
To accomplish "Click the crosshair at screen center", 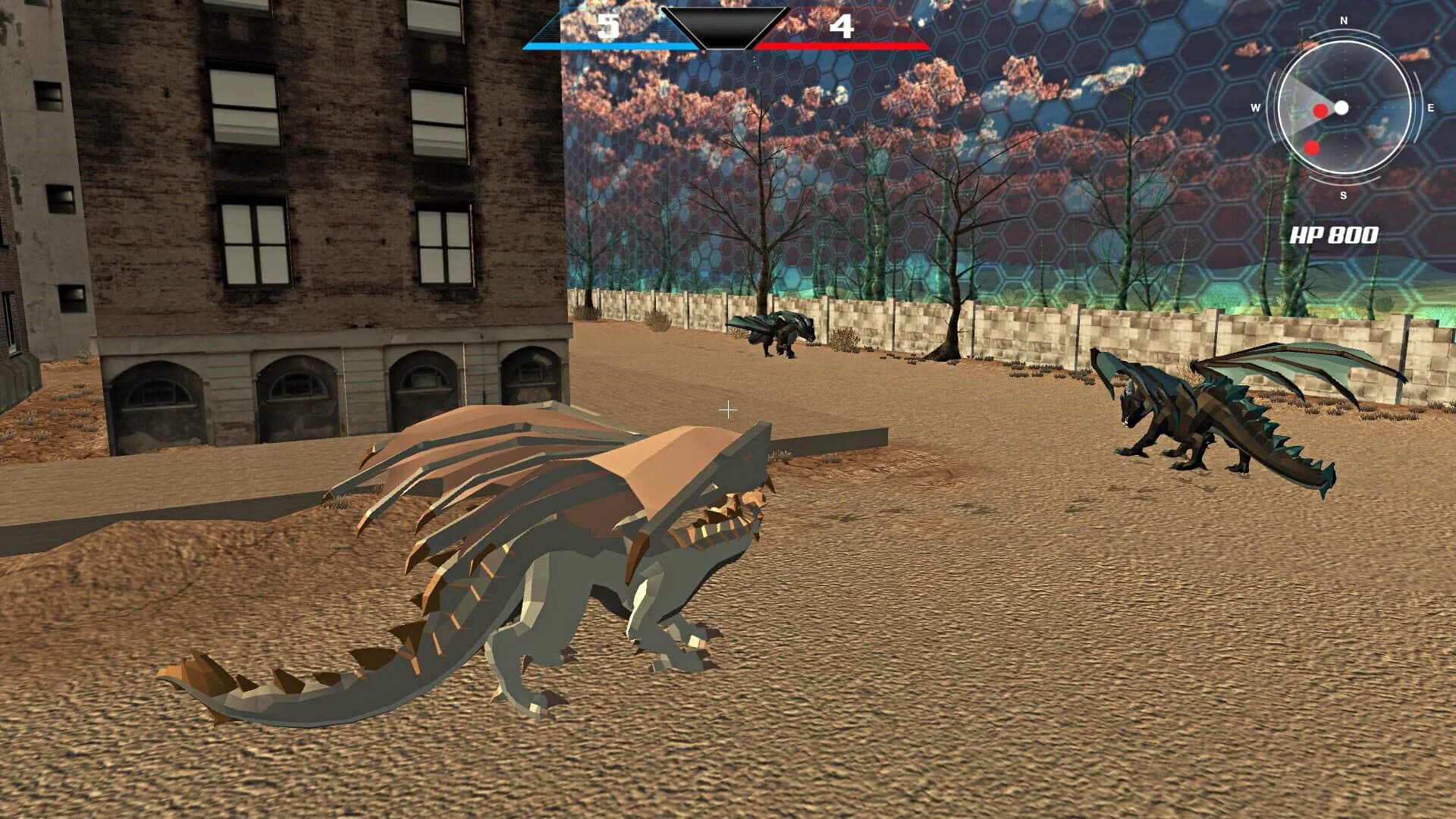I will click(728, 409).
